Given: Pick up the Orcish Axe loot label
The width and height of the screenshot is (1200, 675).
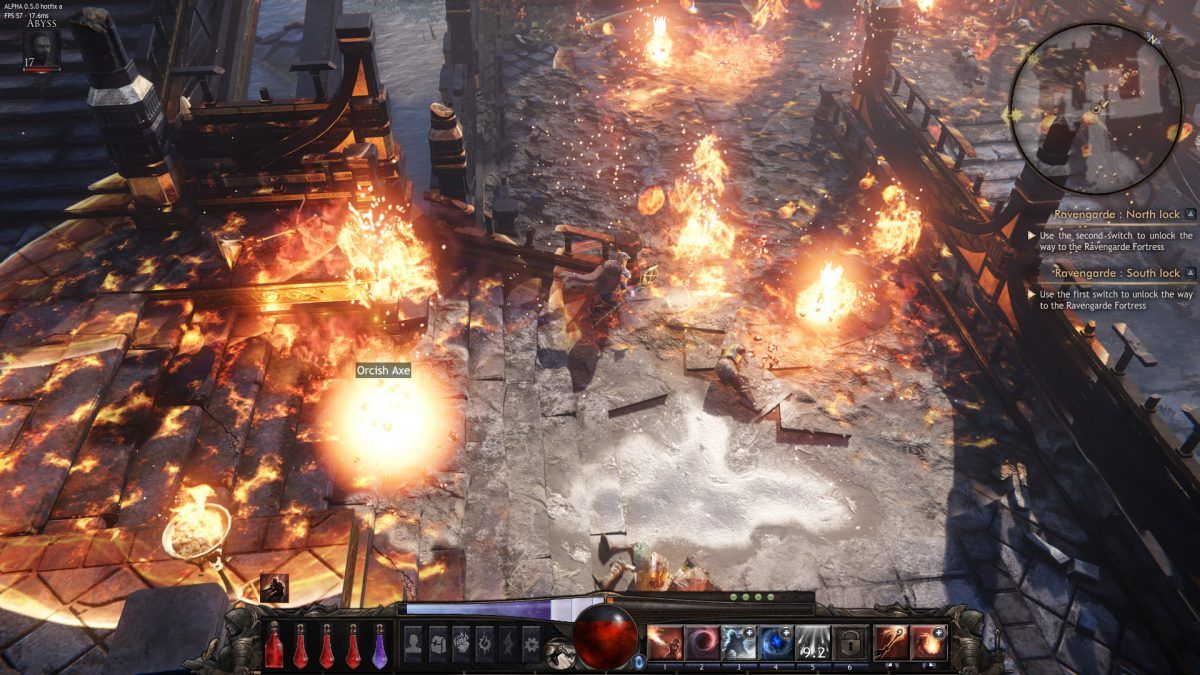Looking at the screenshot, I should coord(384,371).
